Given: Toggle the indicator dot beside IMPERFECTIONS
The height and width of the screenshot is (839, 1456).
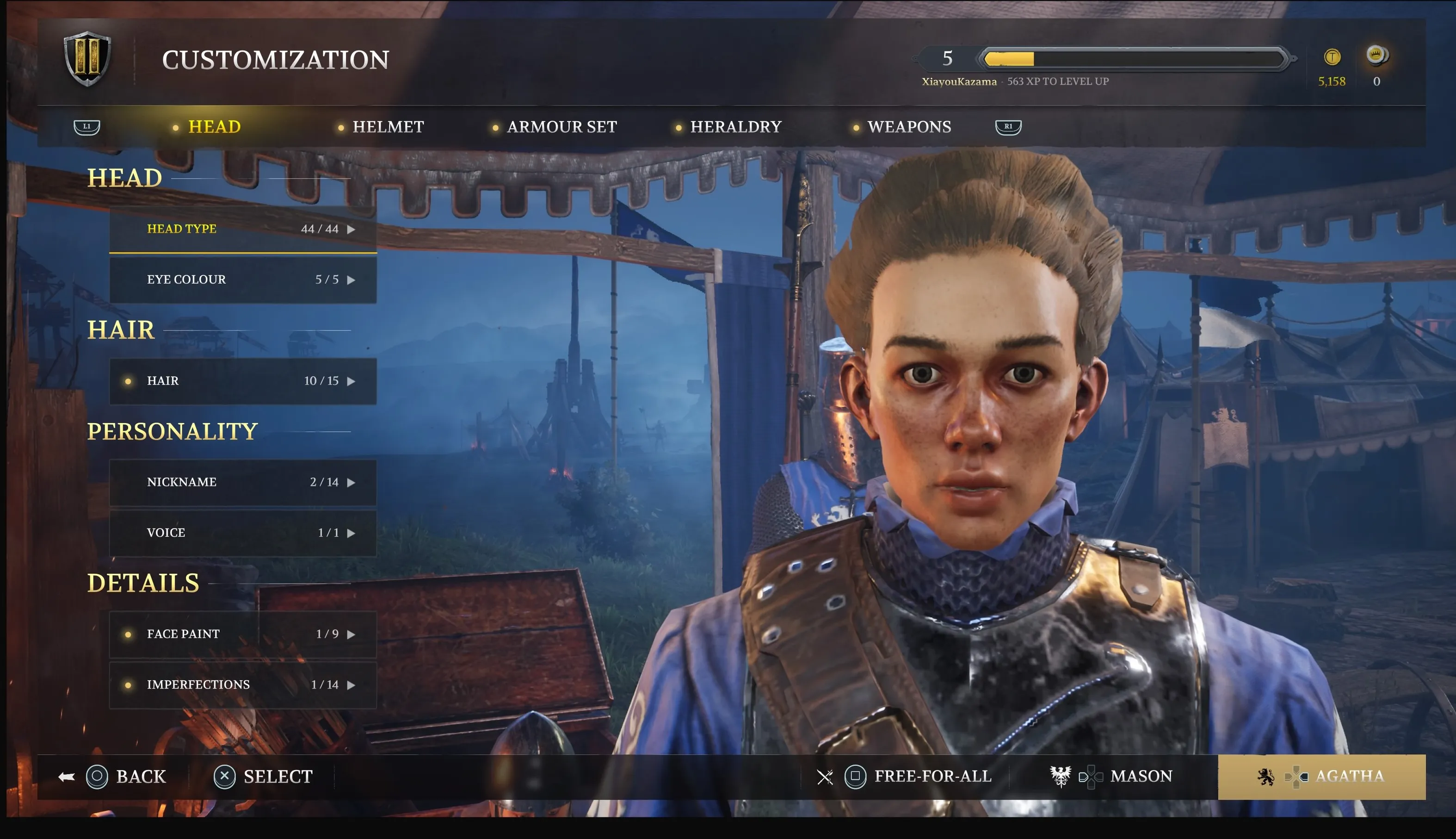Looking at the screenshot, I should click(128, 685).
